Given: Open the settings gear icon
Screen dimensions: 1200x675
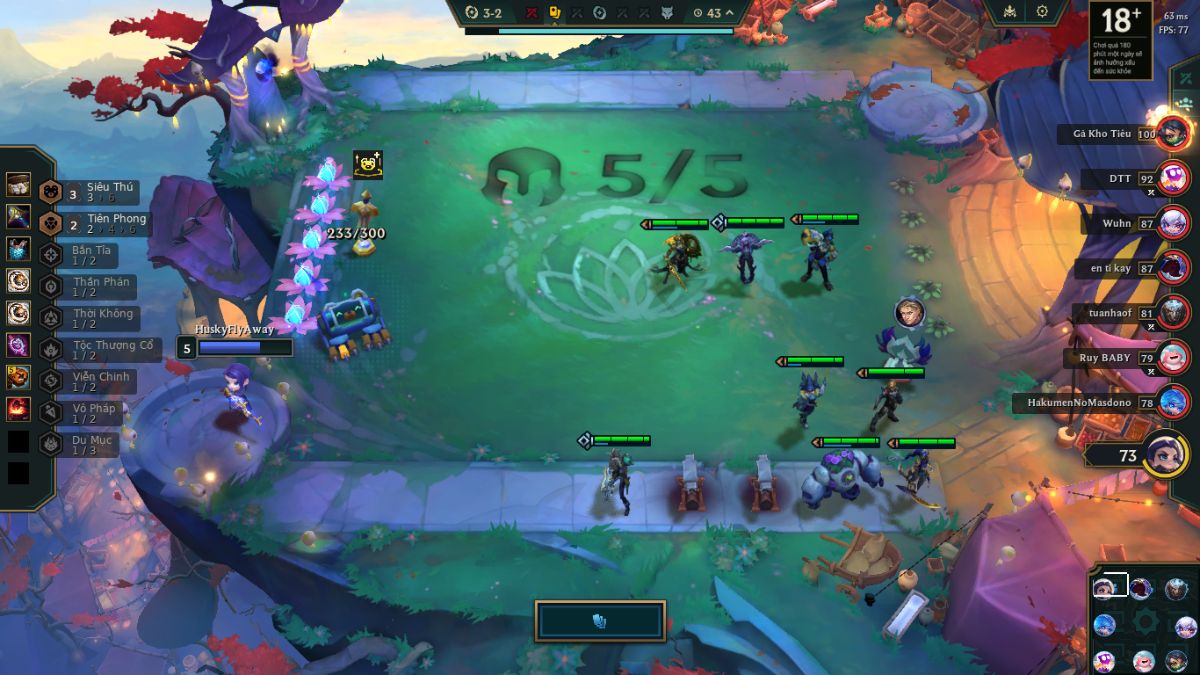Looking at the screenshot, I should (1042, 12).
